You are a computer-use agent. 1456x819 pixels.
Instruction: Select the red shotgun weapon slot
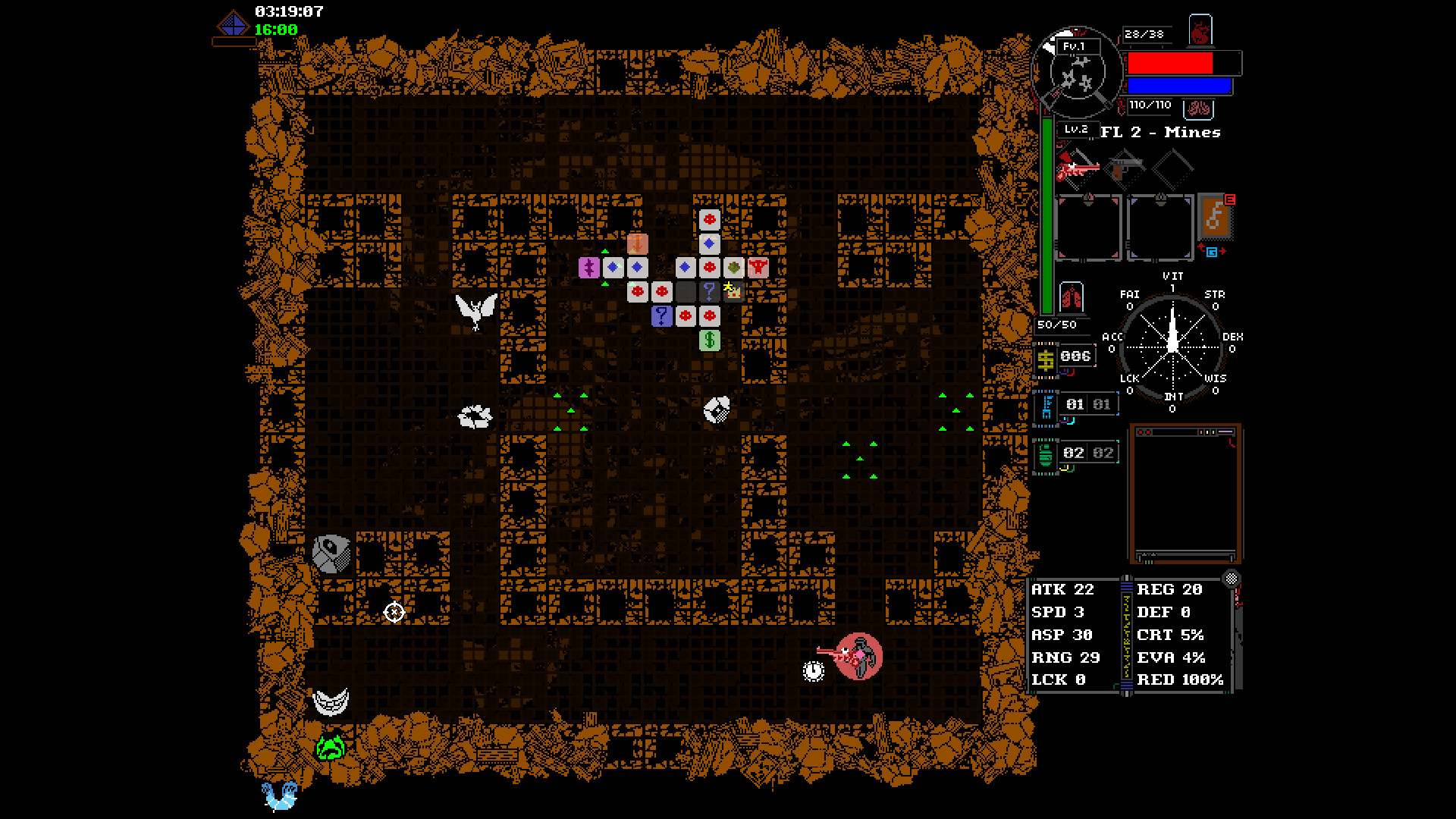pos(1078,167)
